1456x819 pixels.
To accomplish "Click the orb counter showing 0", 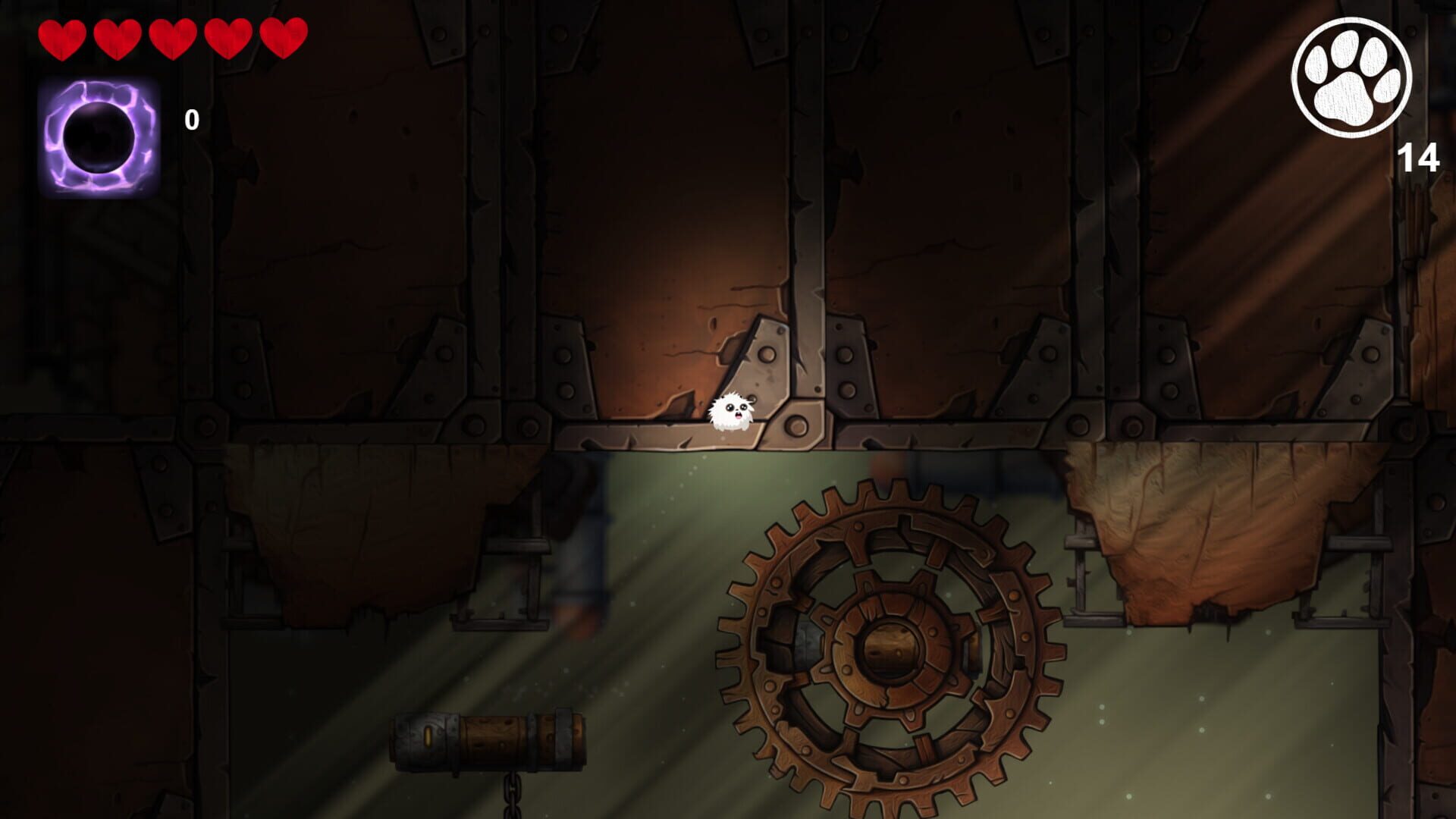I will tap(192, 120).
